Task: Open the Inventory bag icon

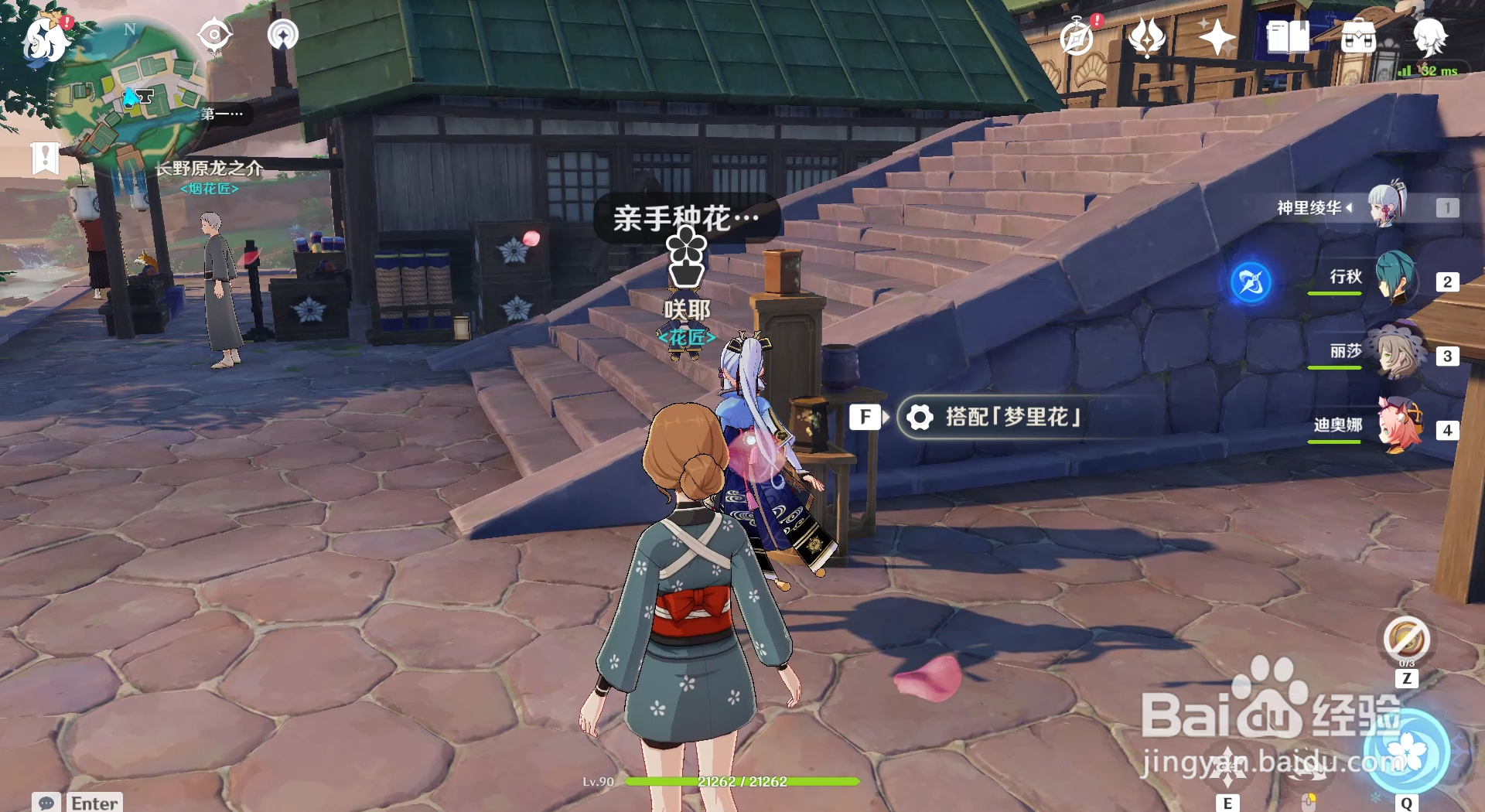Action: (1358, 35)
